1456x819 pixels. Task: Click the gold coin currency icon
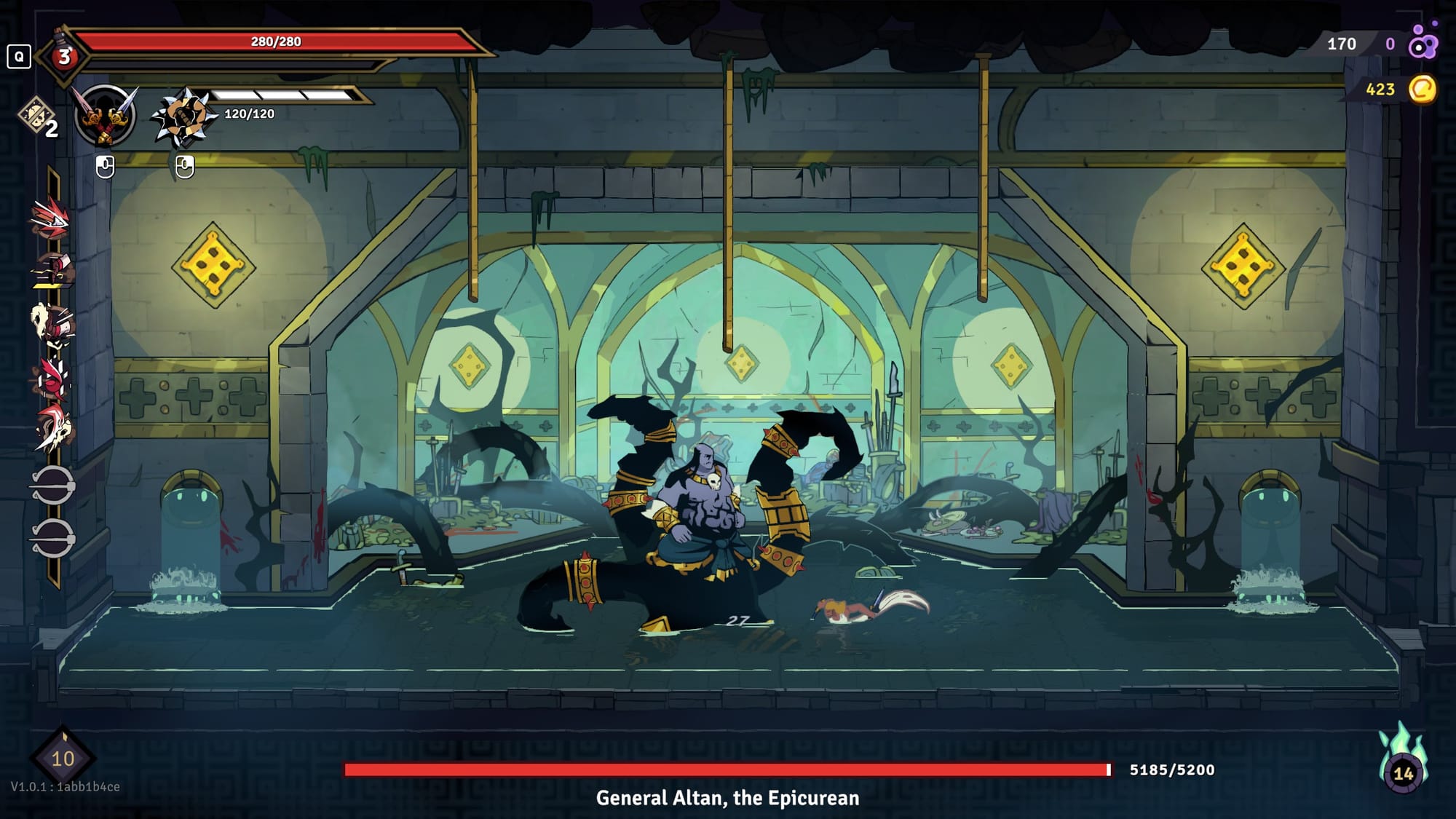coord(1422,90)
